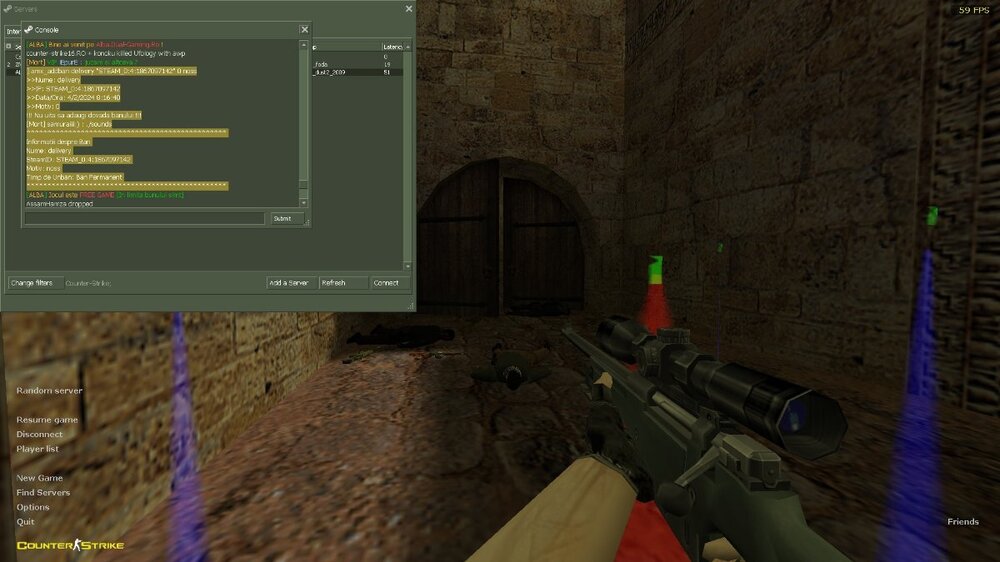Close the Console window
1000x562 pixels.
[304, 30]
